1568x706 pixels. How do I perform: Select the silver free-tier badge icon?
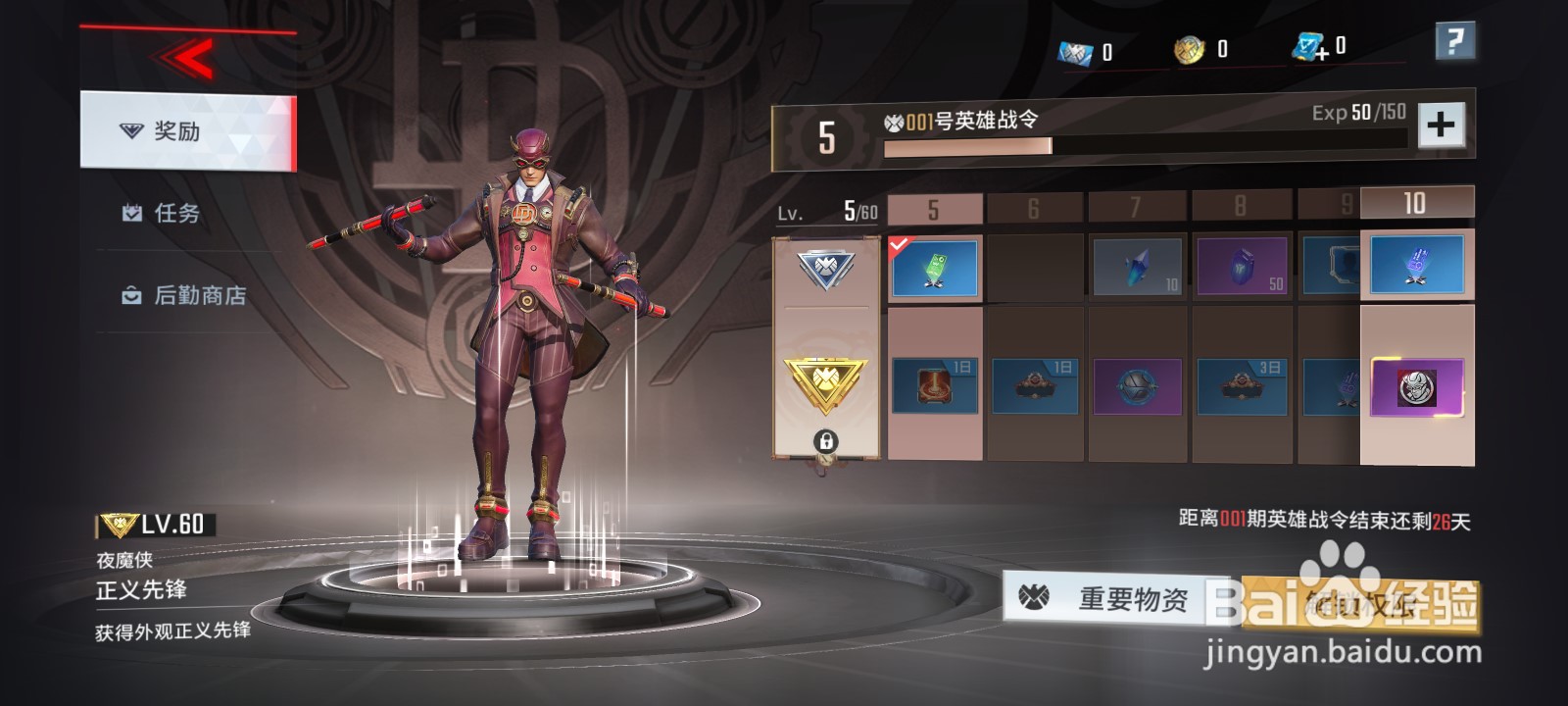point(828,269)
